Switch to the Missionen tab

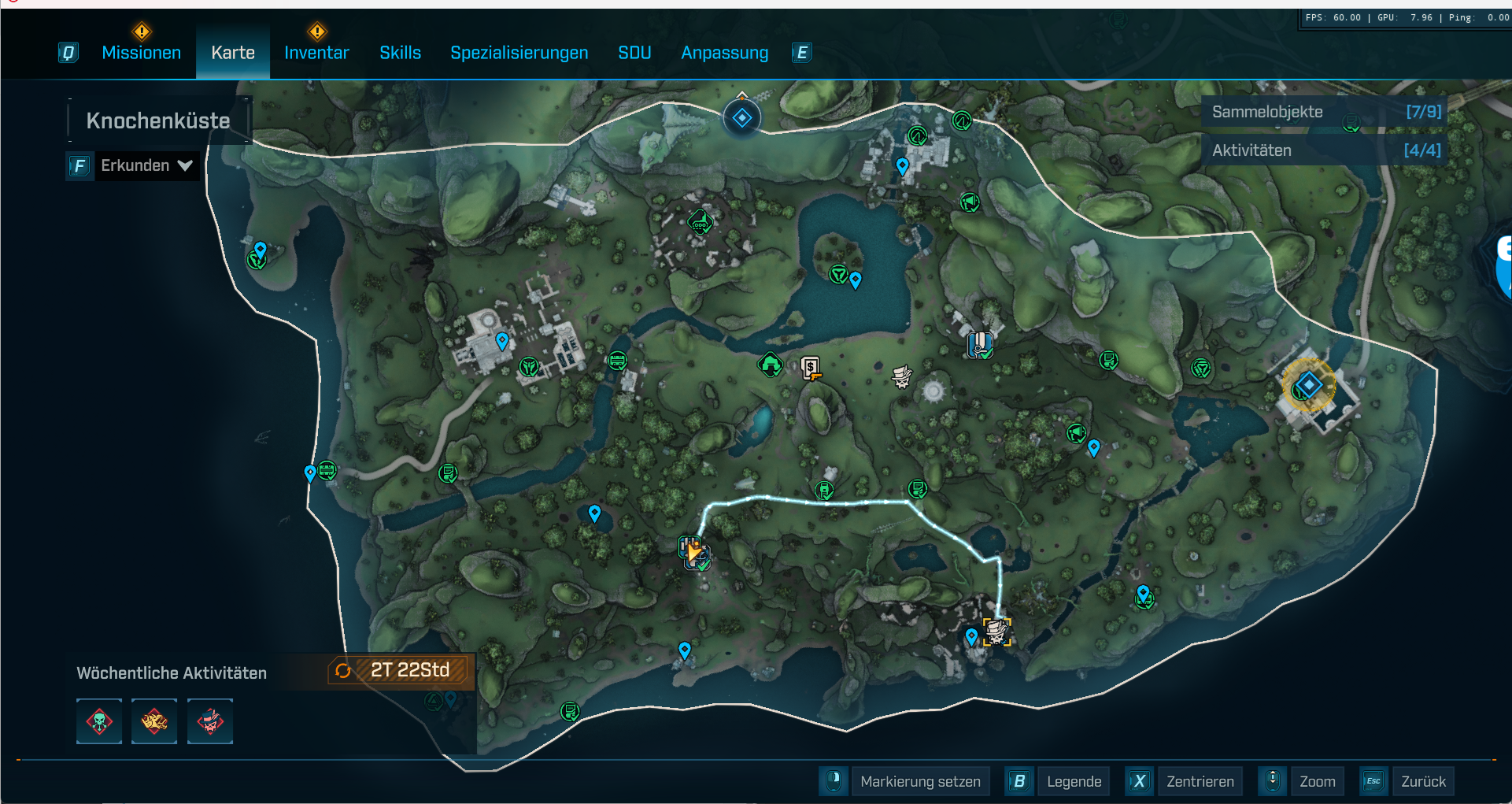coord(142,53)
